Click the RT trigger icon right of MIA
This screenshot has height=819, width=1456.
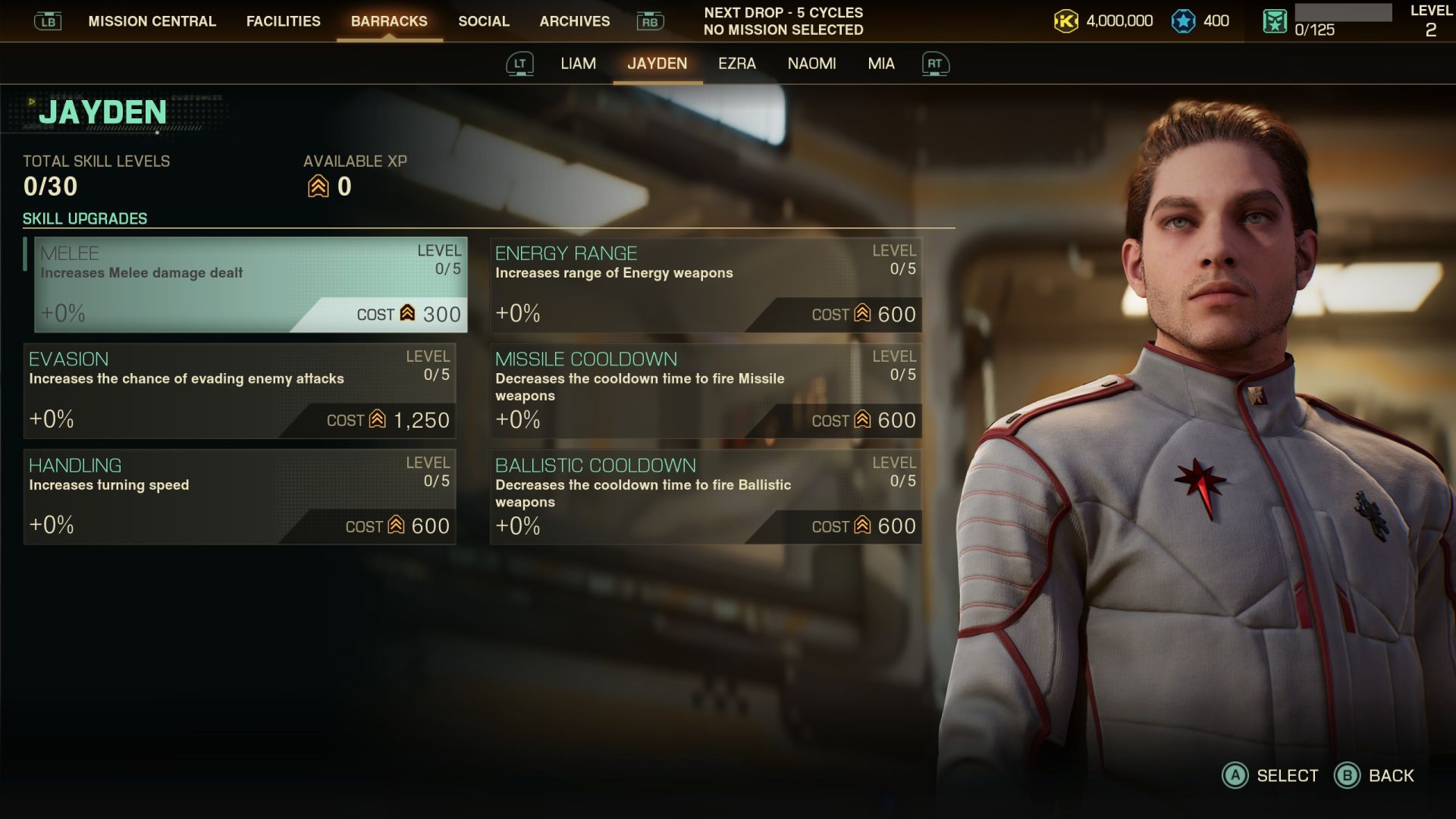[936, 64]
